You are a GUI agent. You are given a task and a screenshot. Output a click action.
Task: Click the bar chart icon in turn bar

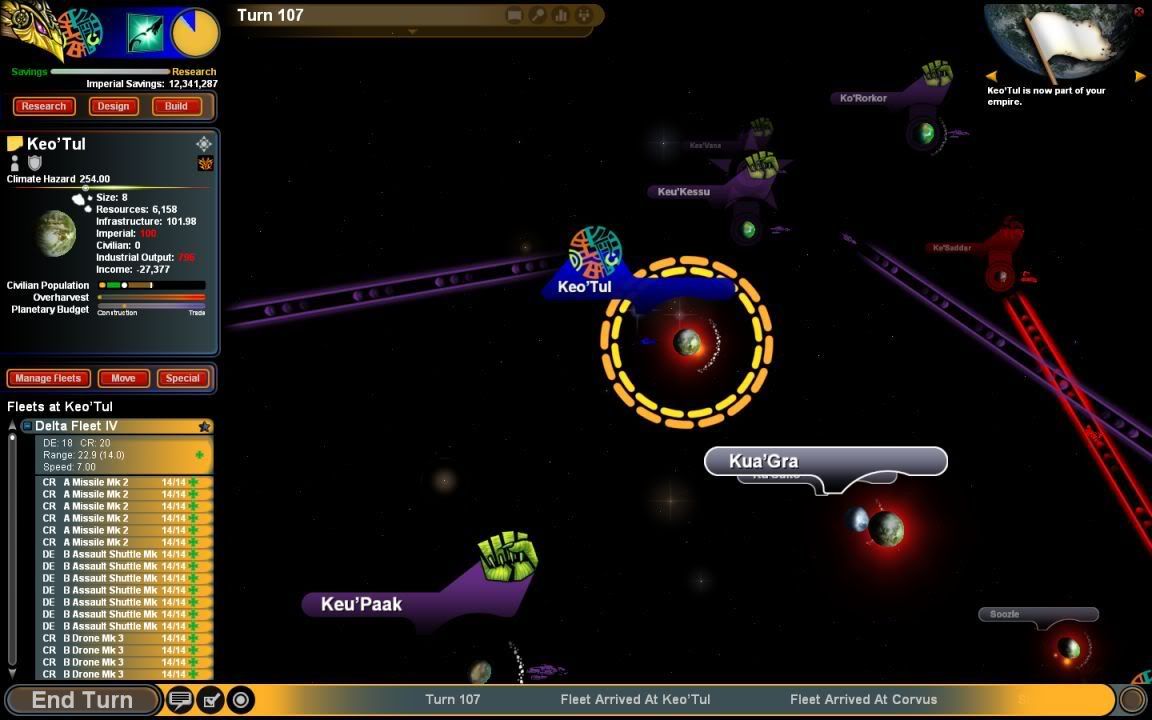point(561,15)
